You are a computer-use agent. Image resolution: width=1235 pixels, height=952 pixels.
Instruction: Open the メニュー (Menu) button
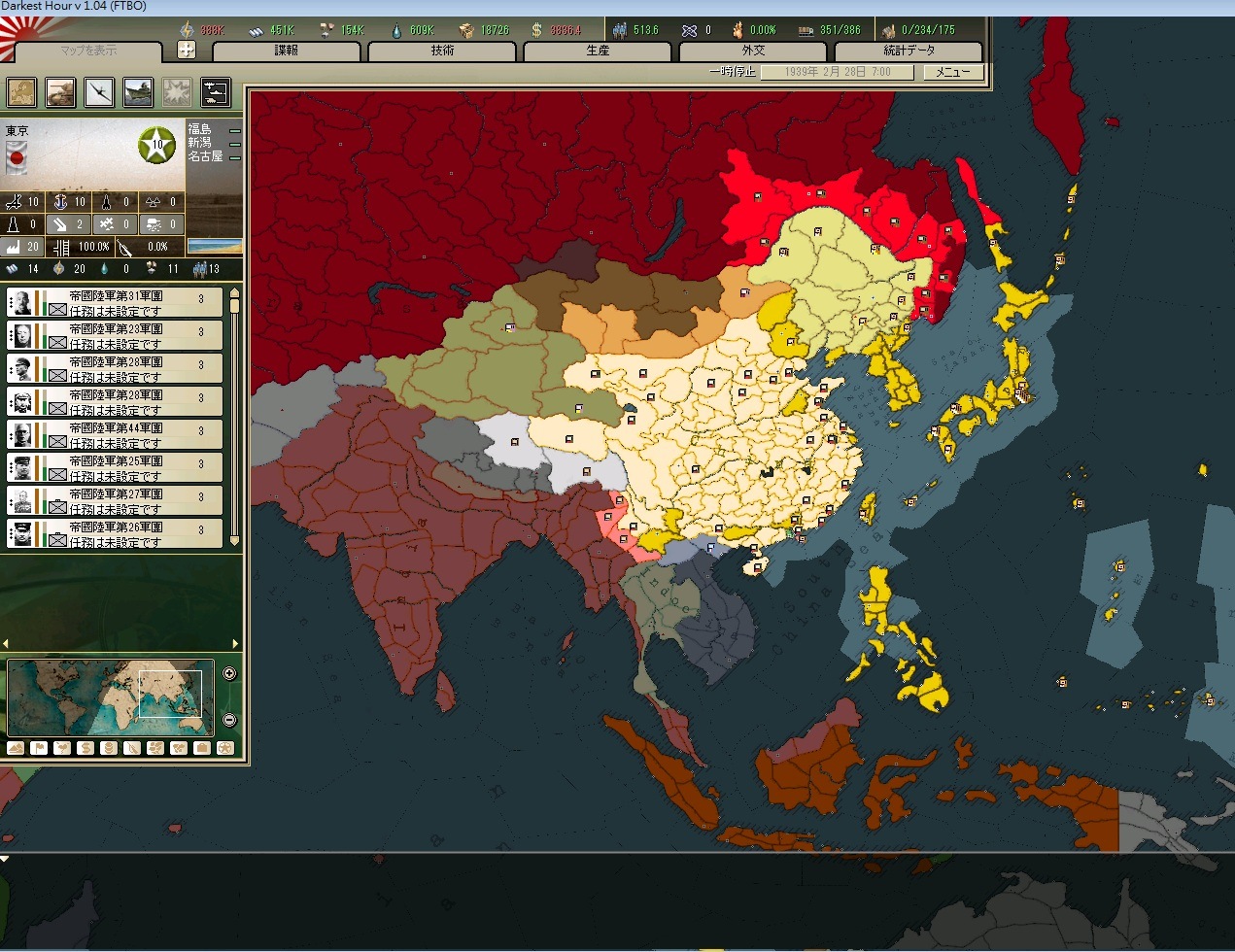pyautogui.click(x=952, y=72)
